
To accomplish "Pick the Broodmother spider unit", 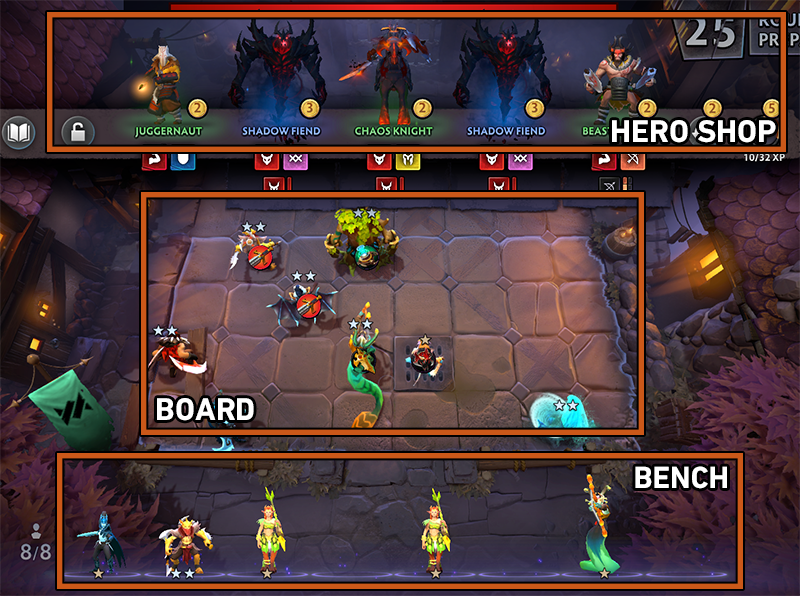I will (303, 300).
